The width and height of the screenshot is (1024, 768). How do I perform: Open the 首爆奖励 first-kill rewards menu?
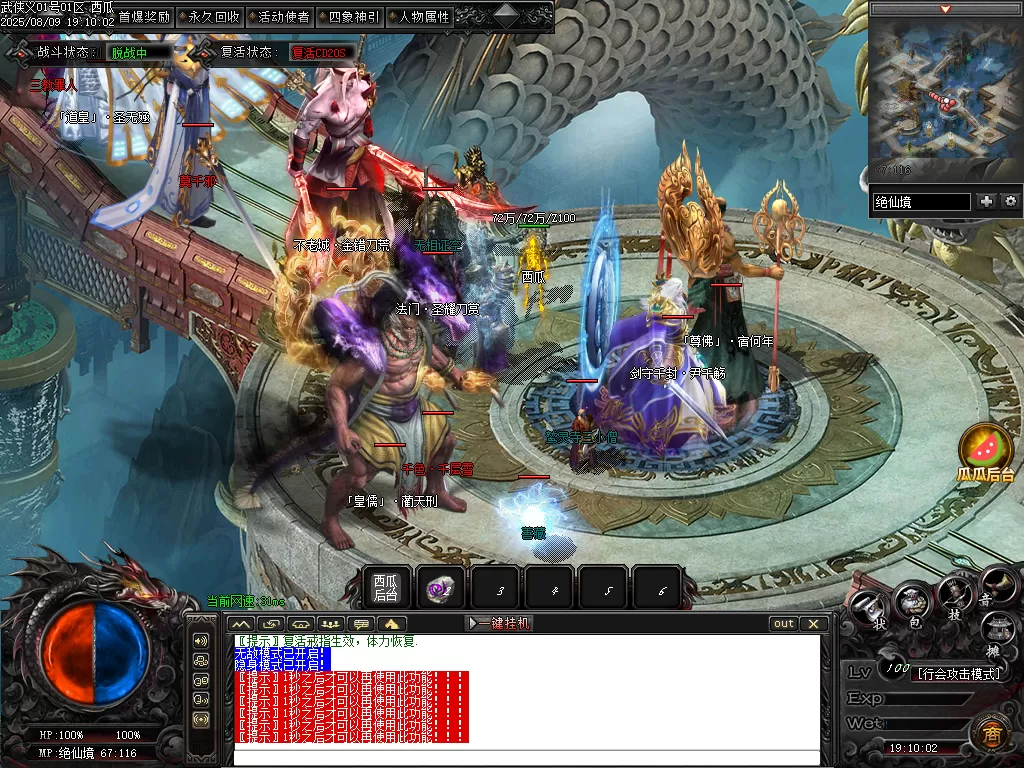tap(144, 17)
